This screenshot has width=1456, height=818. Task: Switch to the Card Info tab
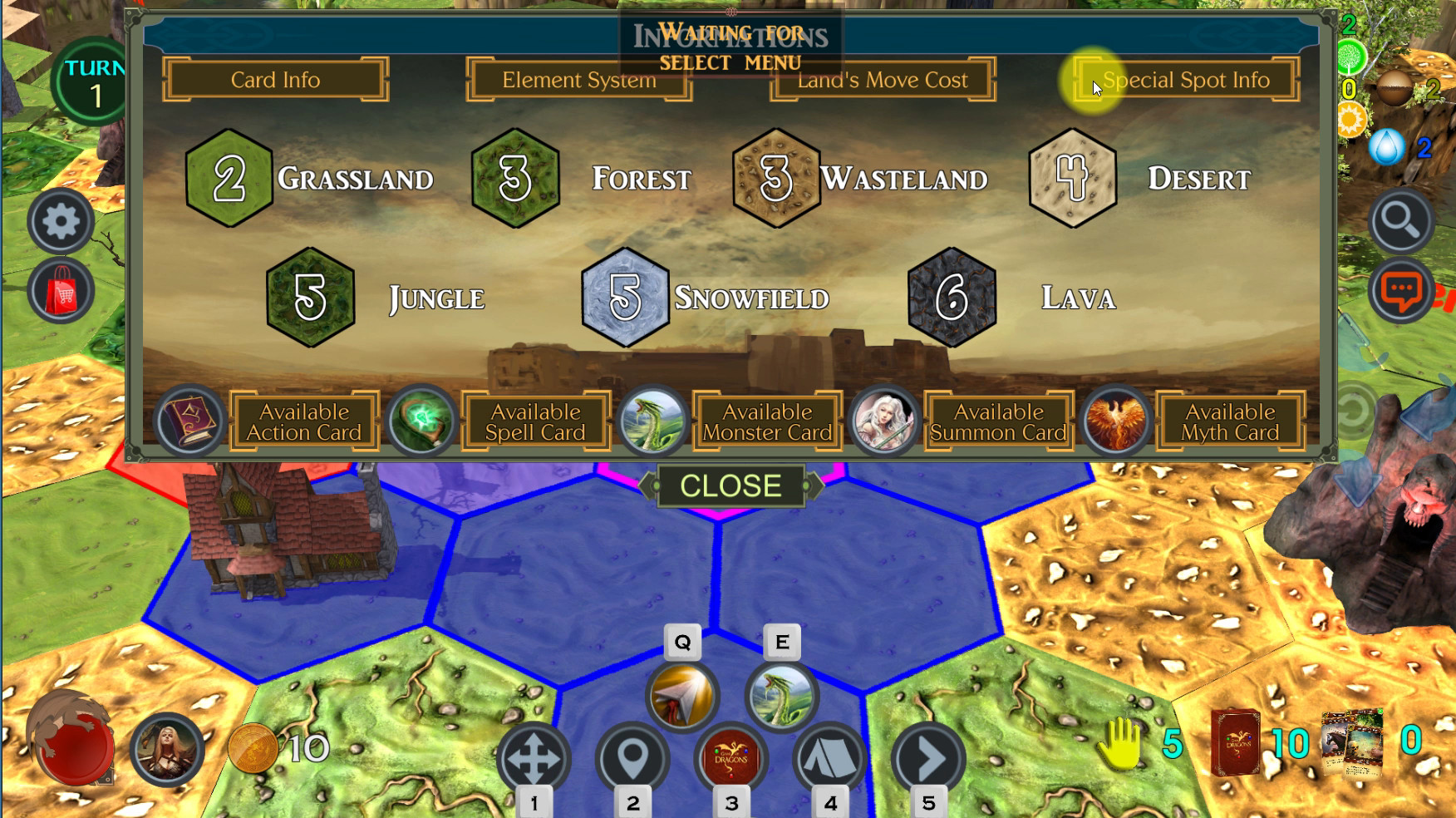point(275,80)
